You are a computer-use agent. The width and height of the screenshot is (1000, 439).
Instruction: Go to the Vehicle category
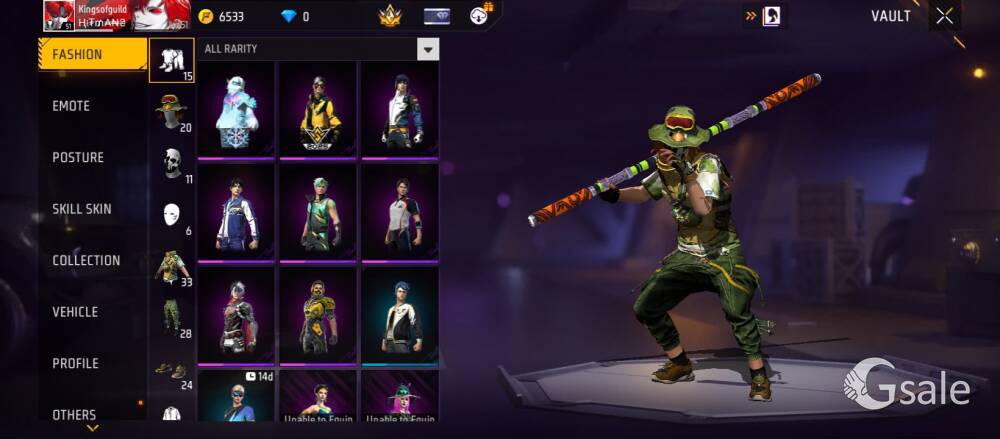pyautogui.click(x=75, y=312)
